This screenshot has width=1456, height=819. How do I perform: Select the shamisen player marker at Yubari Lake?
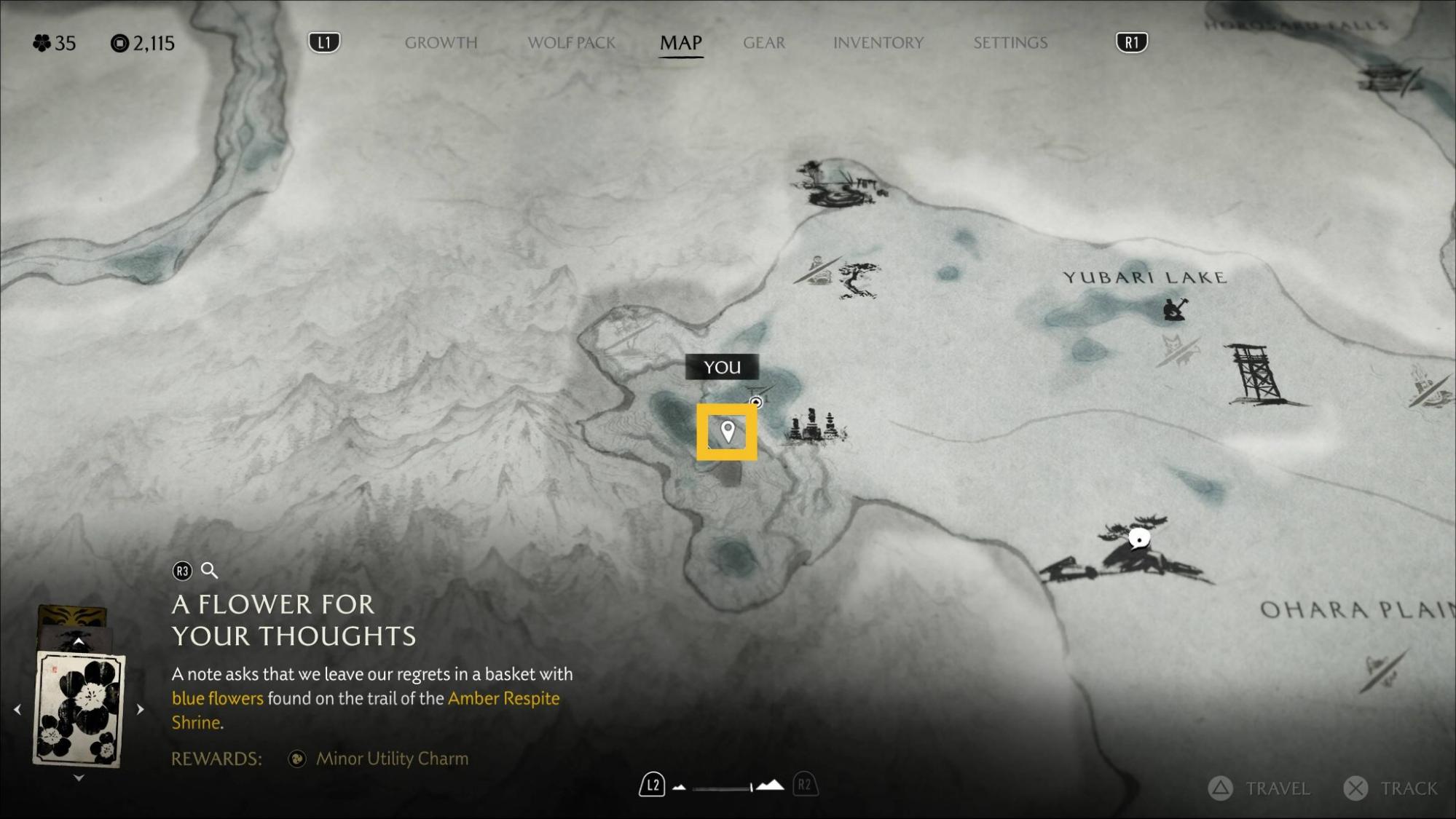pyautogui.click(x=1173, y=309)
